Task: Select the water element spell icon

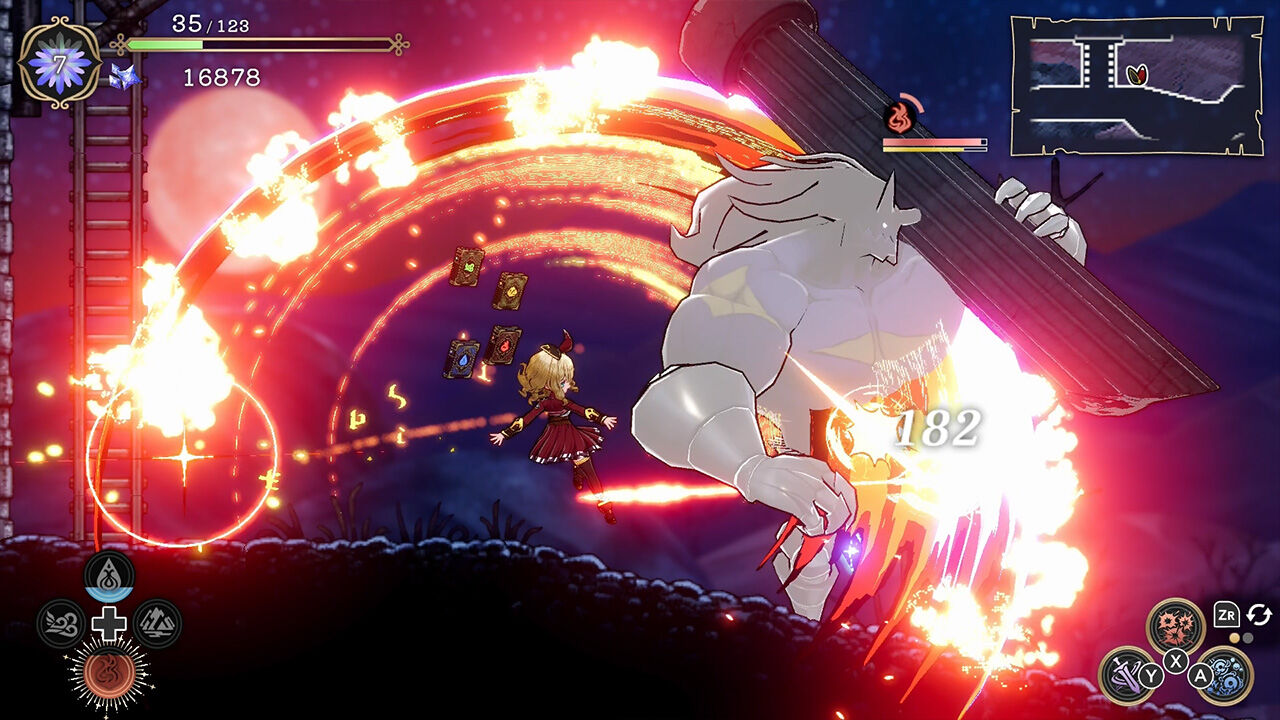Action: [x=108, y=576]
